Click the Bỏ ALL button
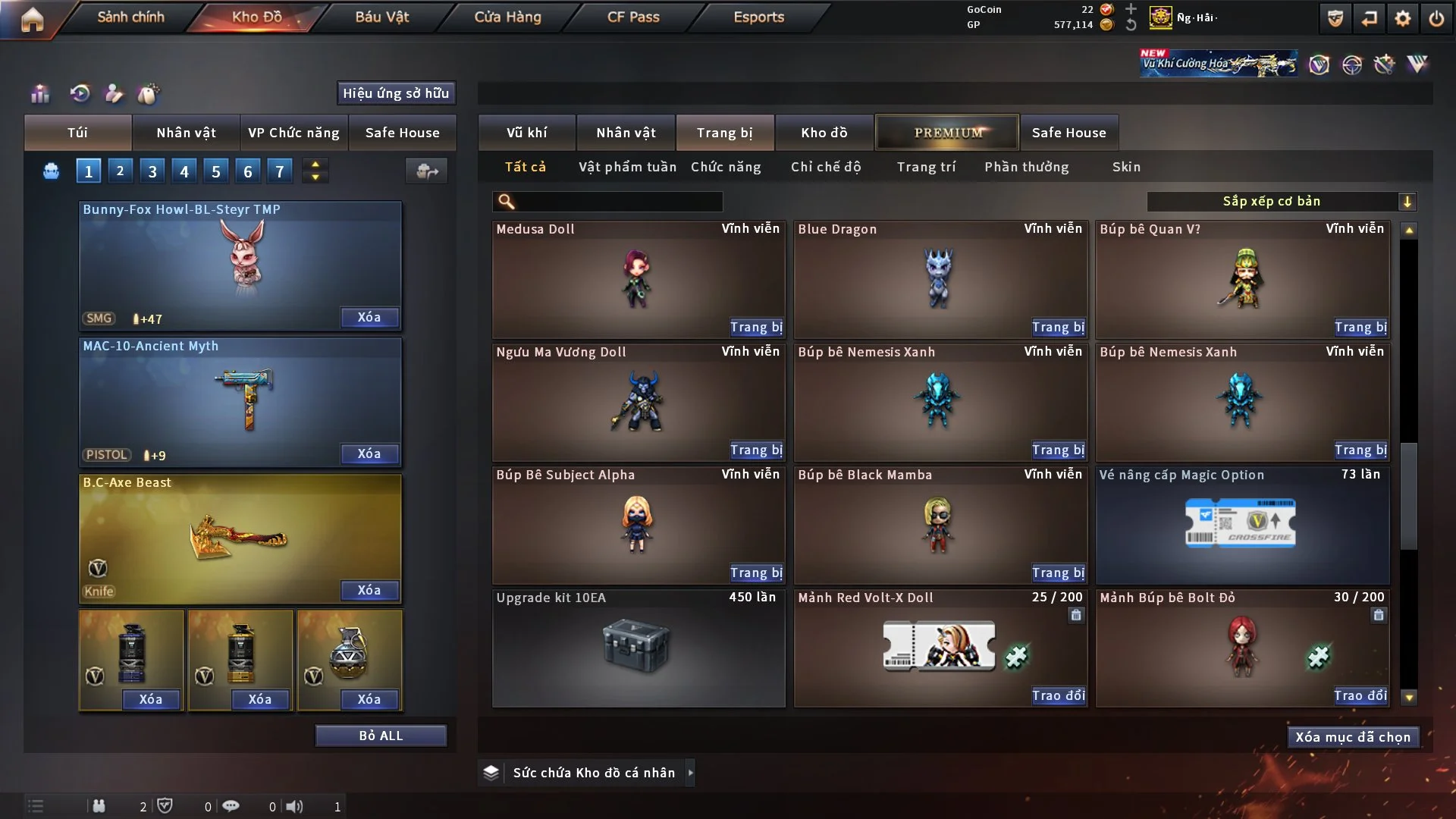 tap(381, 736)
